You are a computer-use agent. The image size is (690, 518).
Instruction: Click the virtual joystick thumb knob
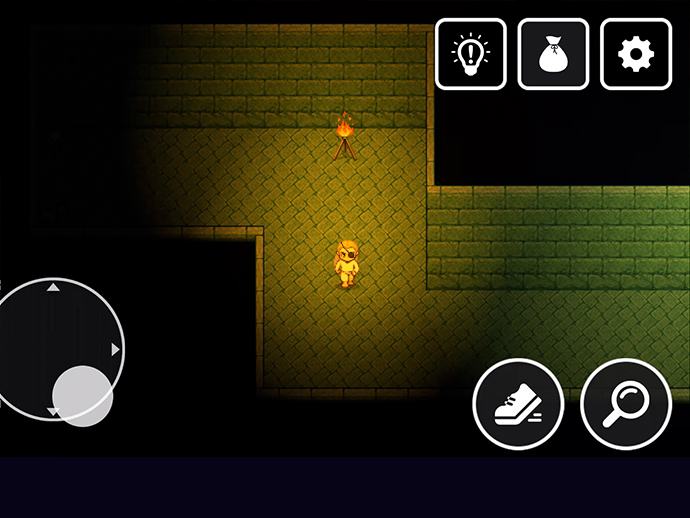[82, 395]
